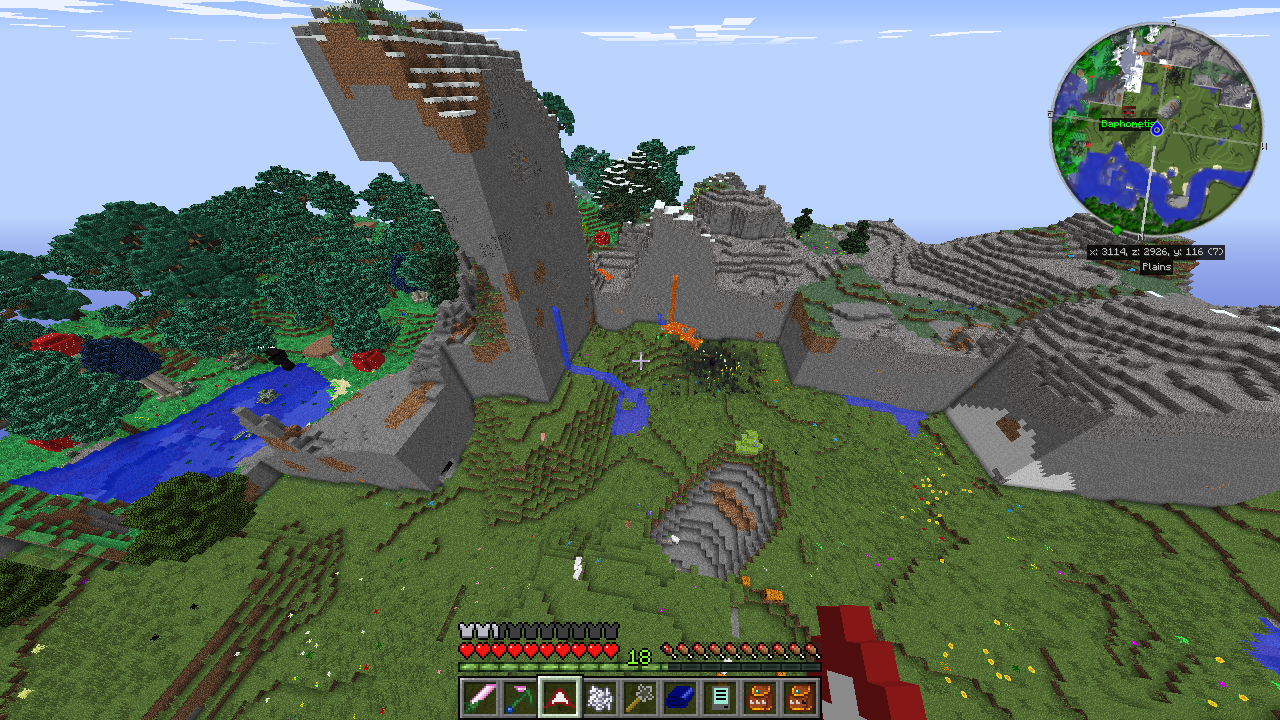Screen dimensions: 1280x720
Task: Choose the red triangle glider slot
Action: pyautogui.click(x=560, y=697)
